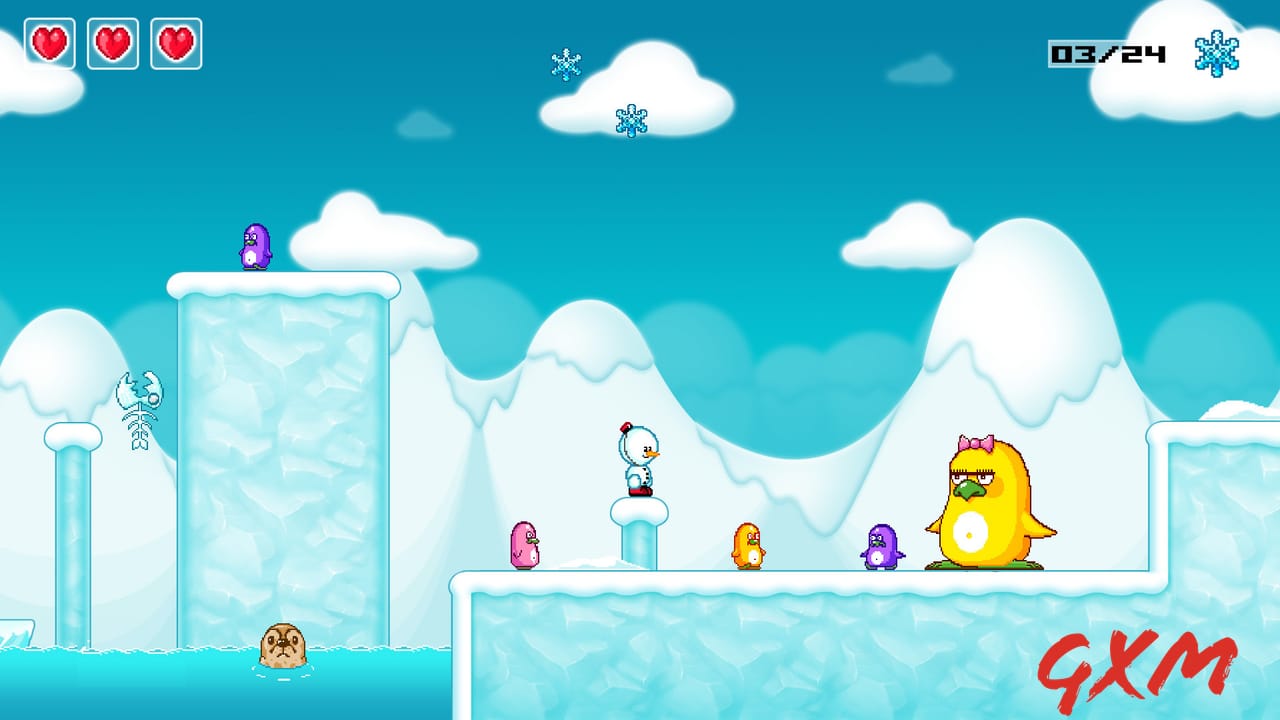The image size is (1280, 720).
Task: Click the lower floating snowflake collectible
Action: point(630,121)
